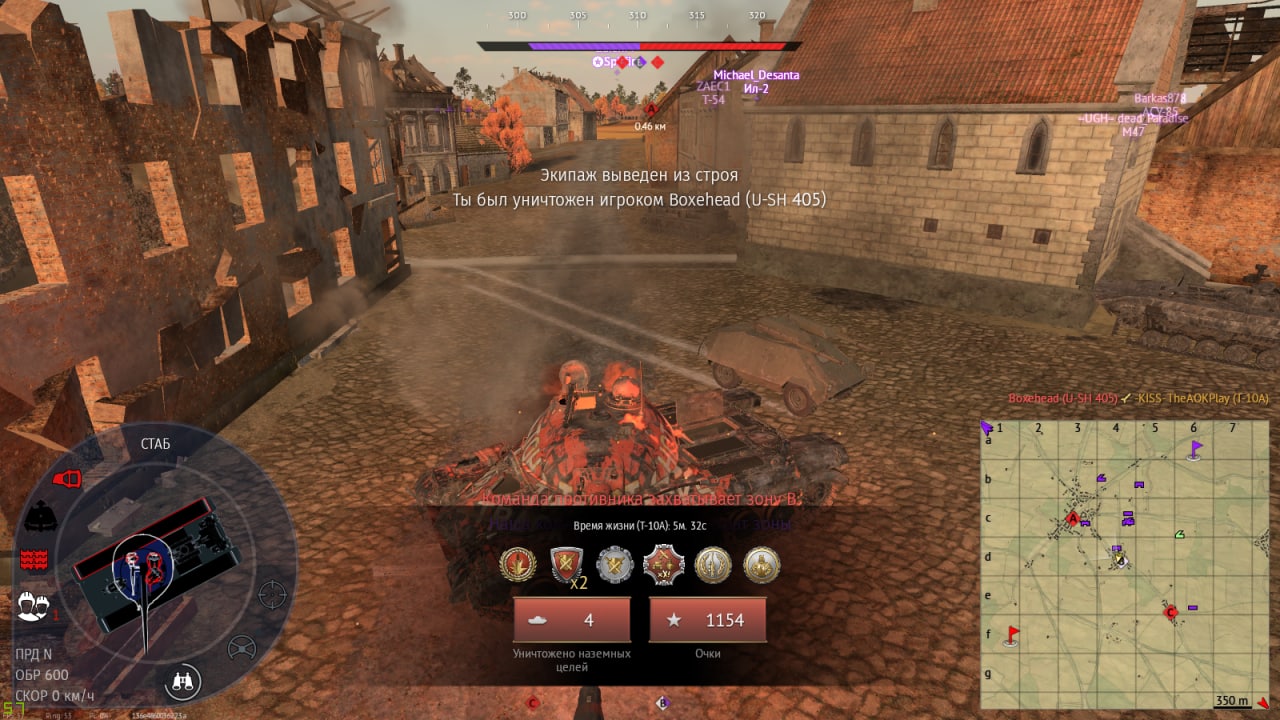Click the silver round crossed-swords award
This screenshot has width=1280, height=720.
(615, 565)
